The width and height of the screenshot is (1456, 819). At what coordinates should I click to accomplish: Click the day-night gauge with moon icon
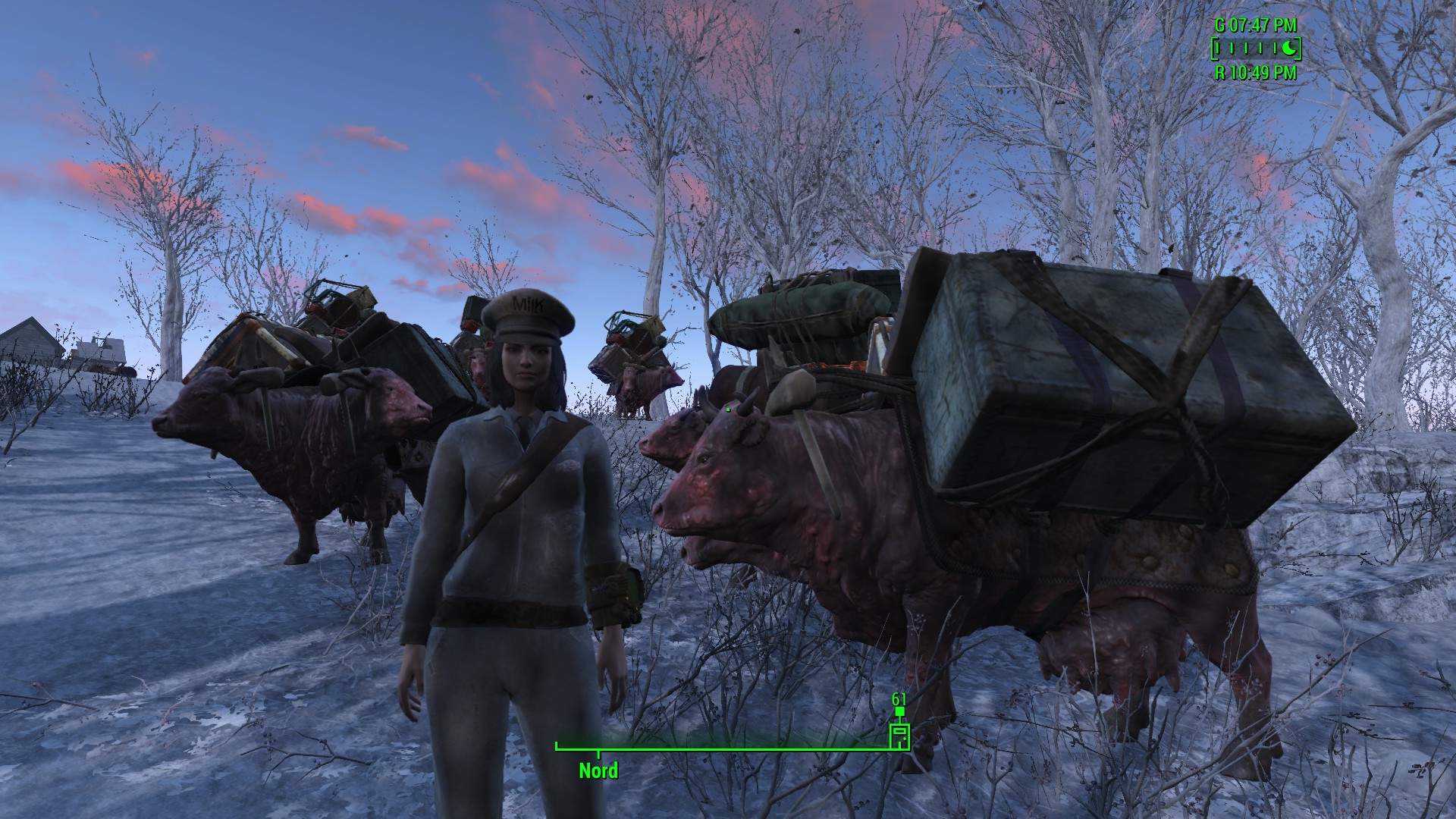pyautogui.click(x=1255, y=49)
